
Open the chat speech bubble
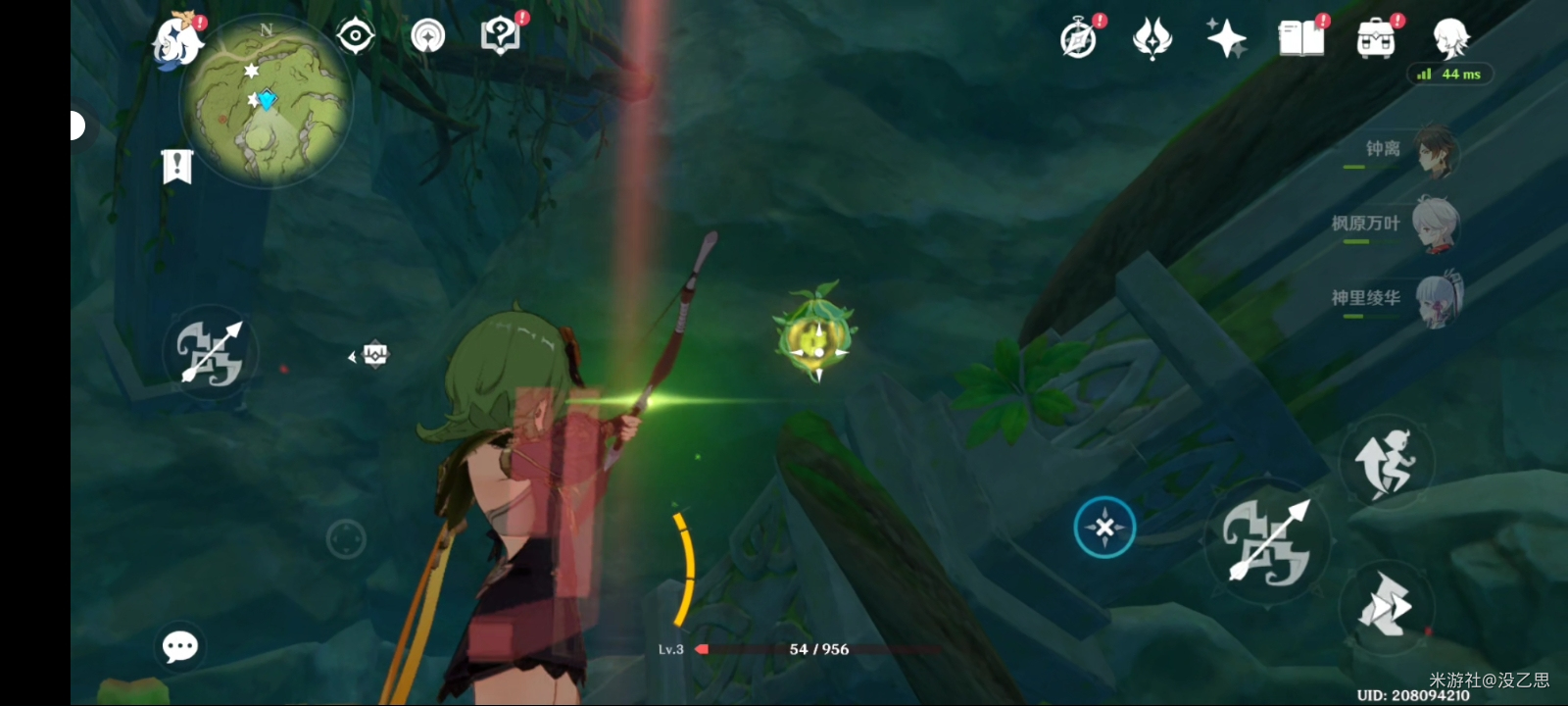(x=179, y=646)
